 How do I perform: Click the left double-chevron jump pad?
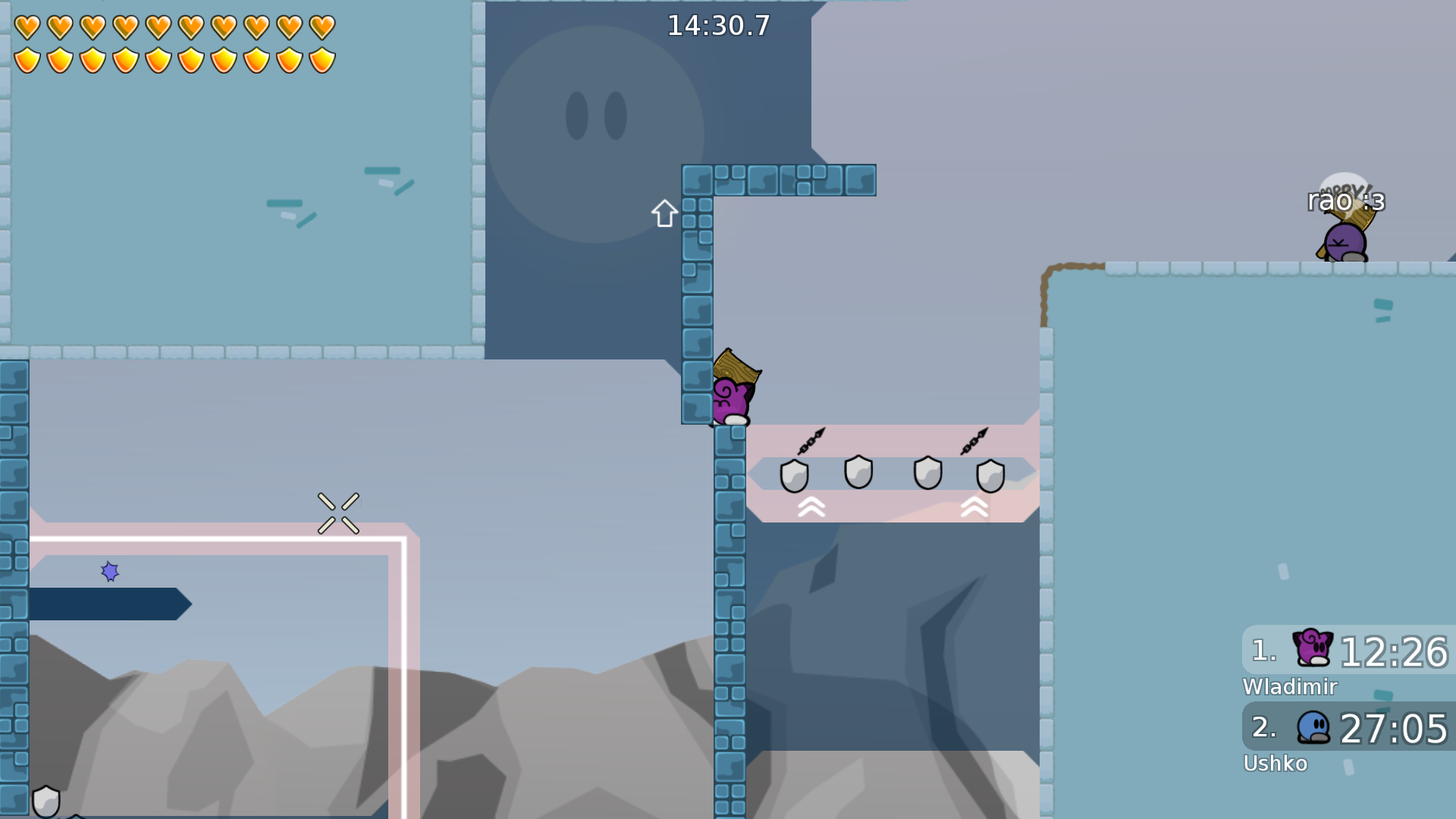pos(811,506)
